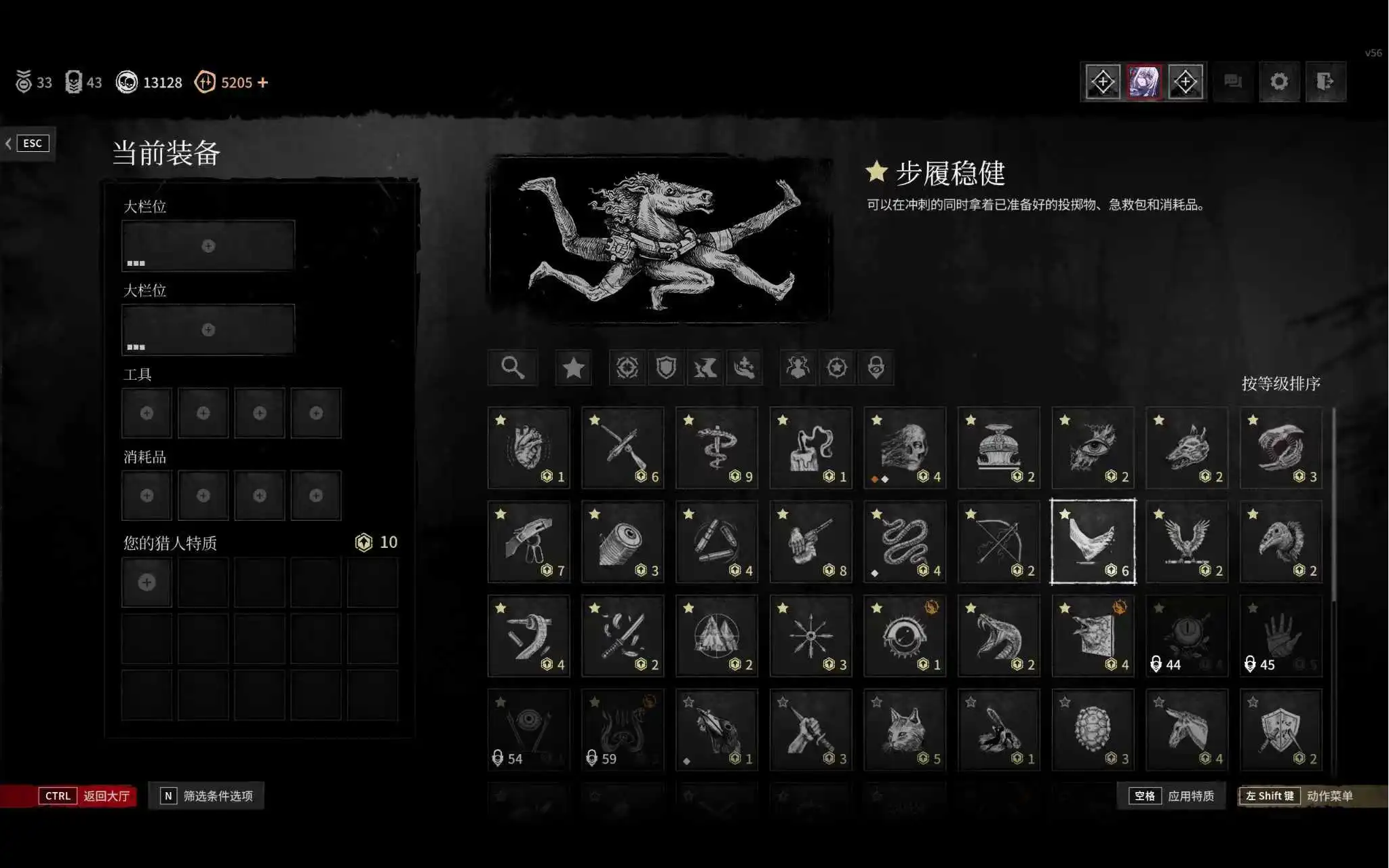Open the settings gear icon
The image size is (1389, 868).
click(x=1279, y=81)
